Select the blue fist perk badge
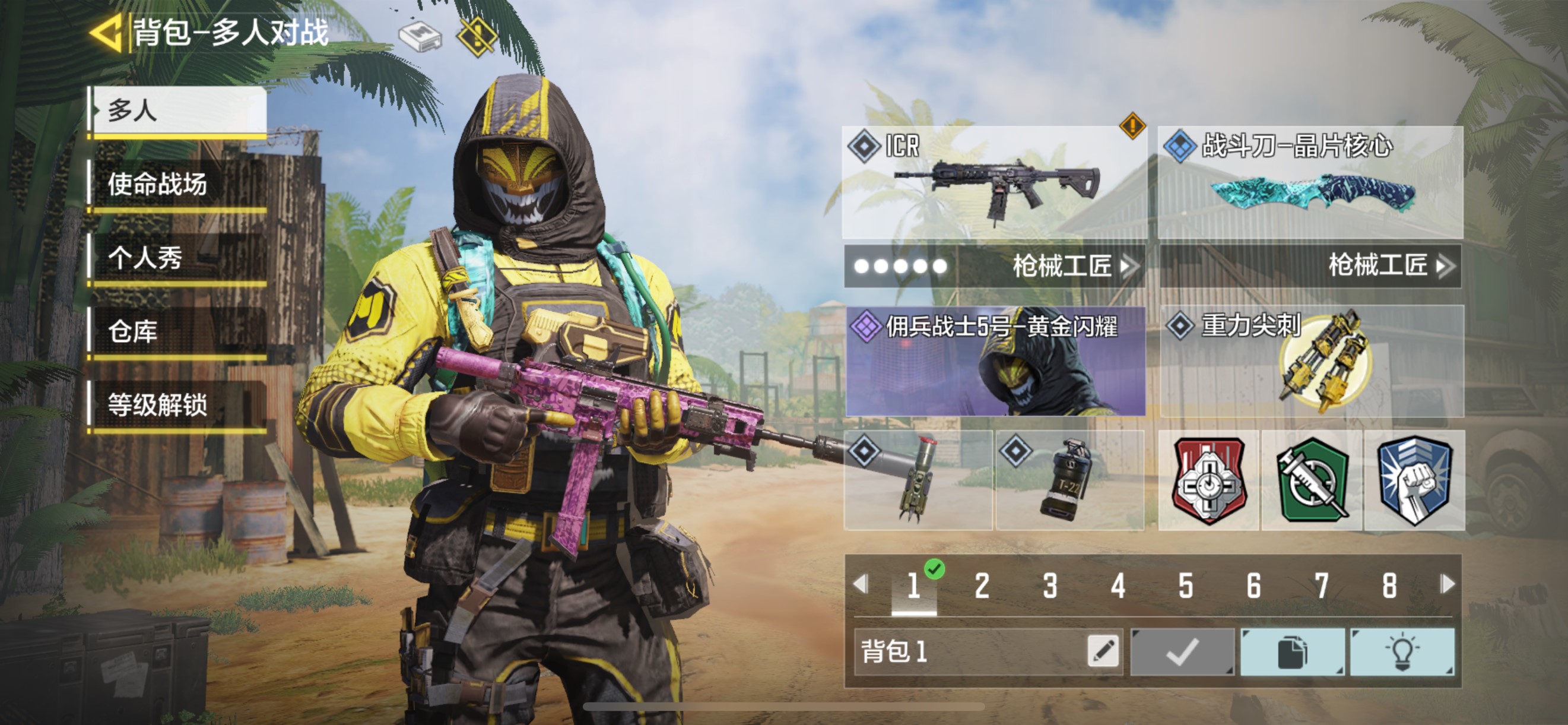1568x725 pixels. (x=1414, y=481)
